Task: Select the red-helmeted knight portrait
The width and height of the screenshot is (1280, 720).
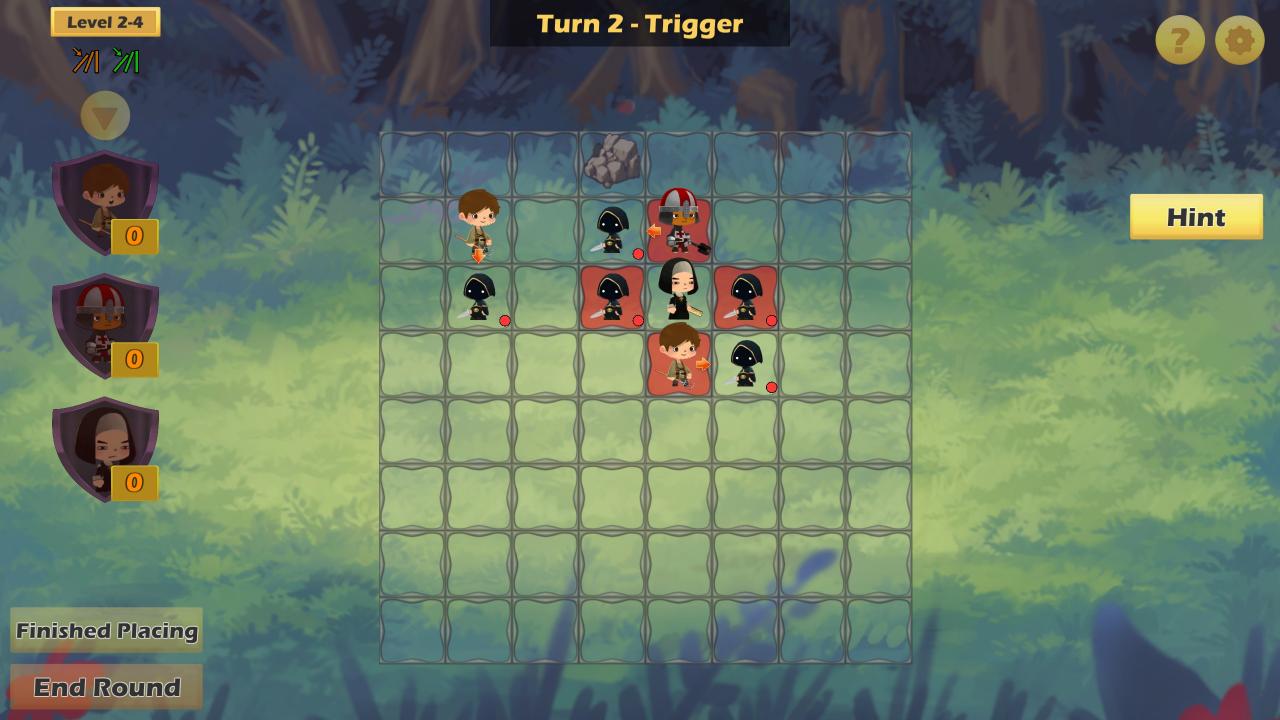Action: pyautogui.click(x=104, y=325)
